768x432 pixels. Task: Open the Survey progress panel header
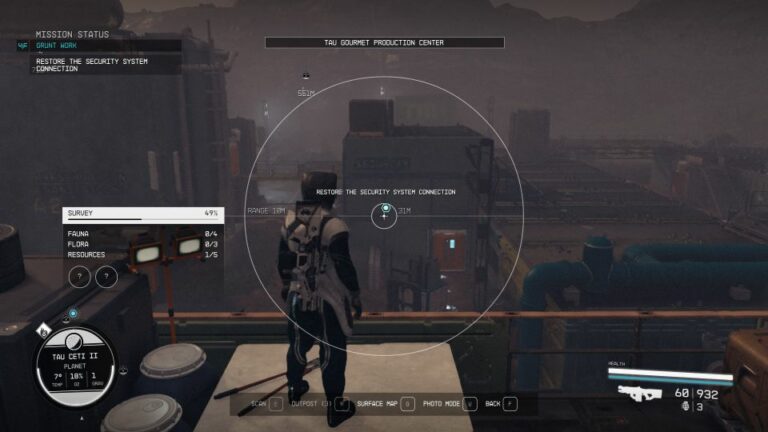click(x=143, y=213)
